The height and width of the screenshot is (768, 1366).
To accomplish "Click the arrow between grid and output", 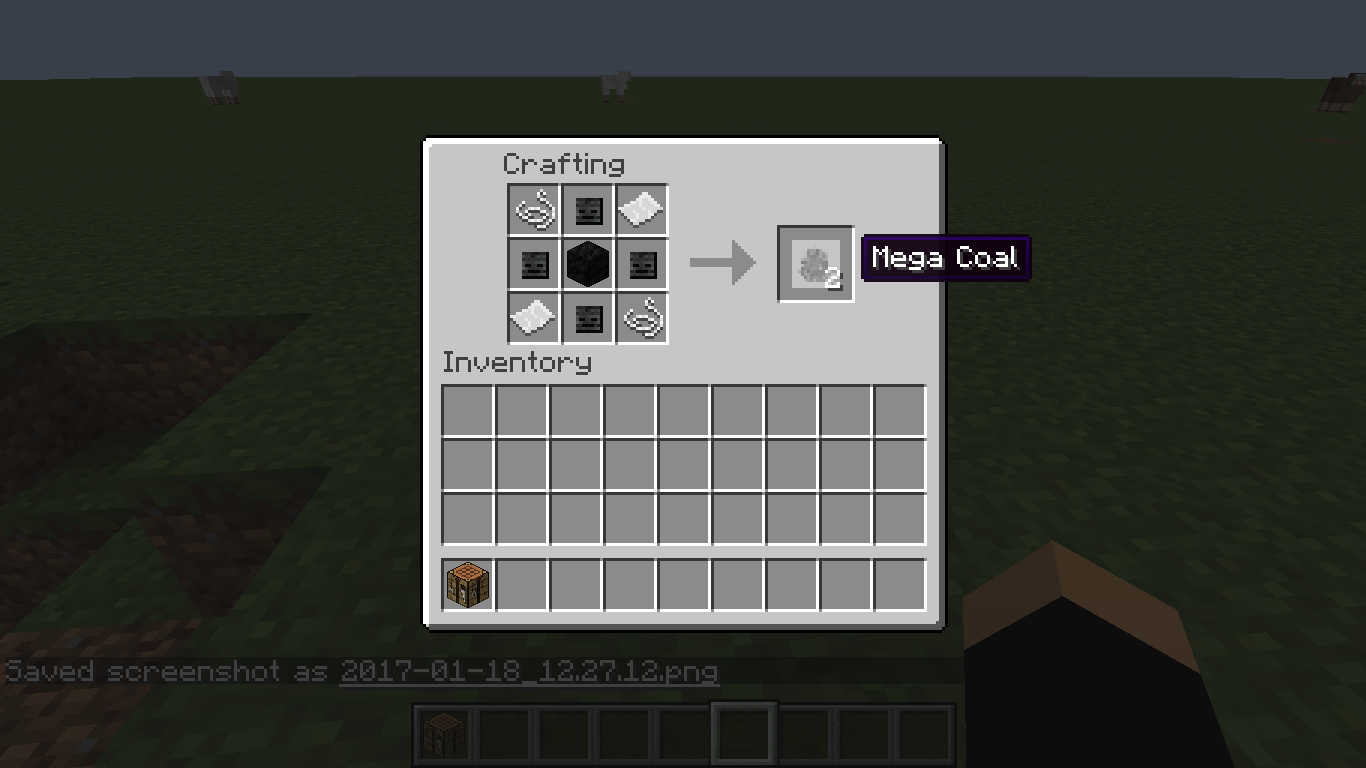I will (x=722, y=263).
